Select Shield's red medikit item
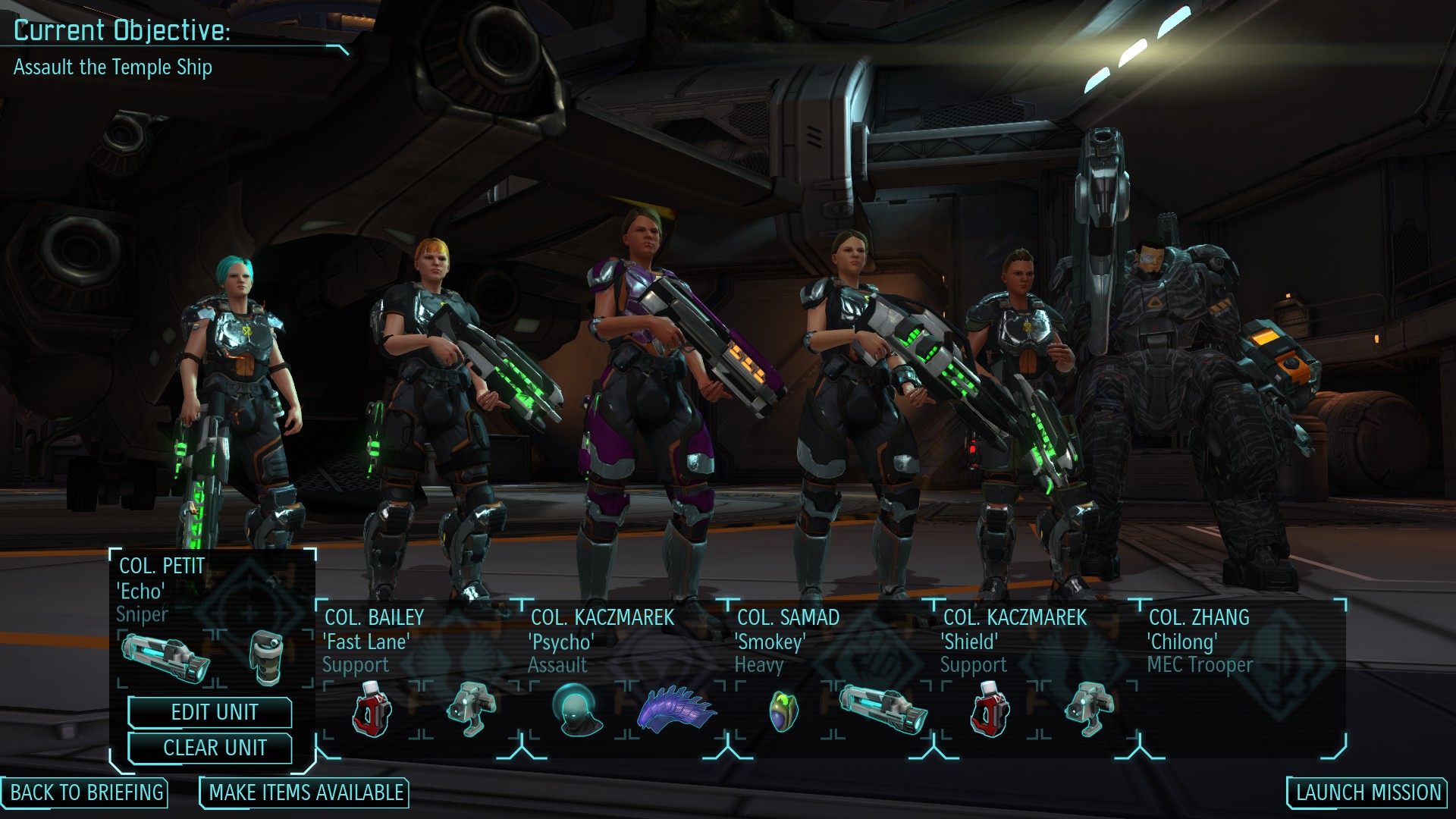1456x819 pixels. tap(990, 709)
